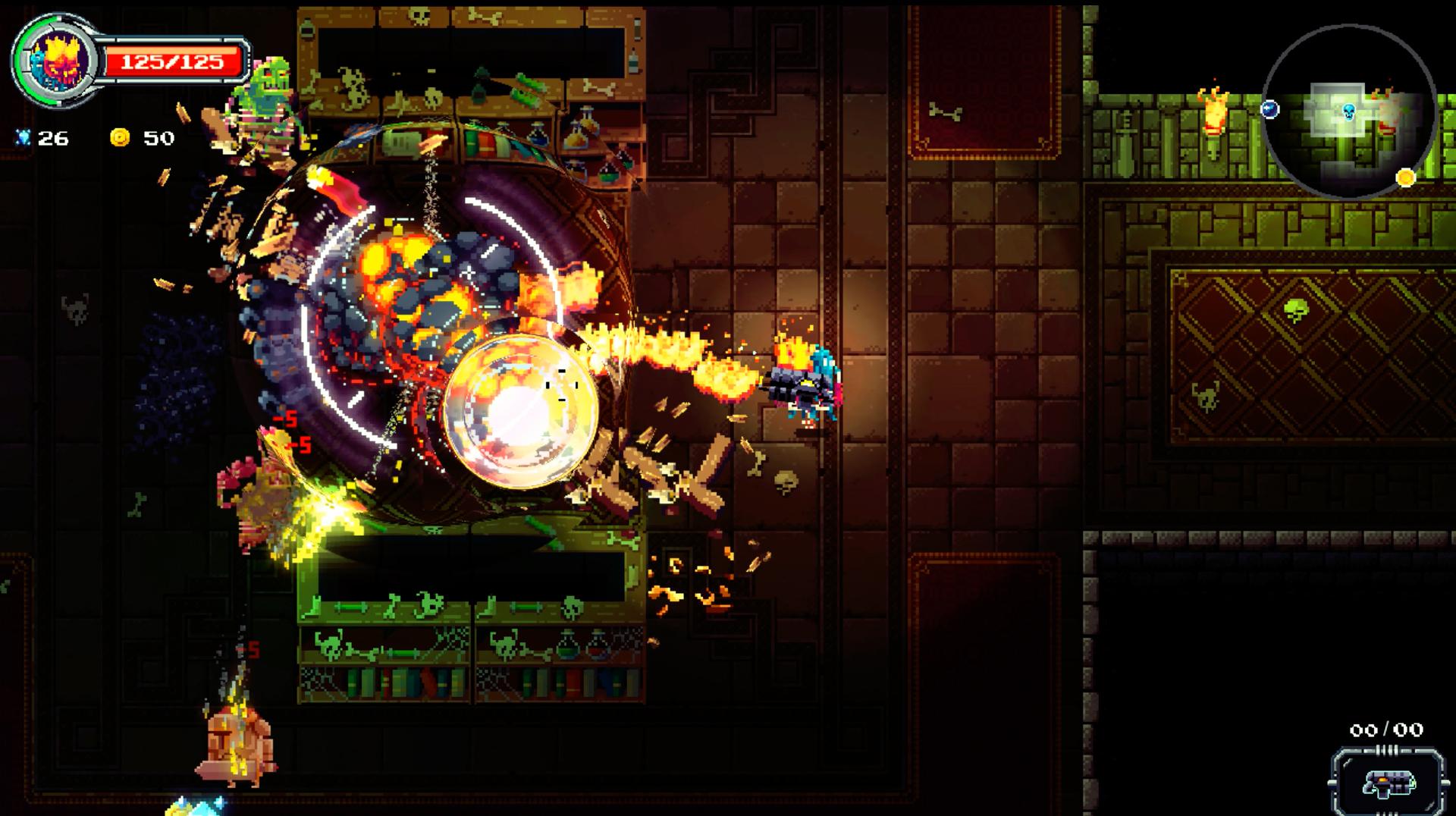Image resolution: width=1456 pixels, height=816 pixels.
Task: Open the weapon panel below the ammo counter
Action: [1388, 781]
